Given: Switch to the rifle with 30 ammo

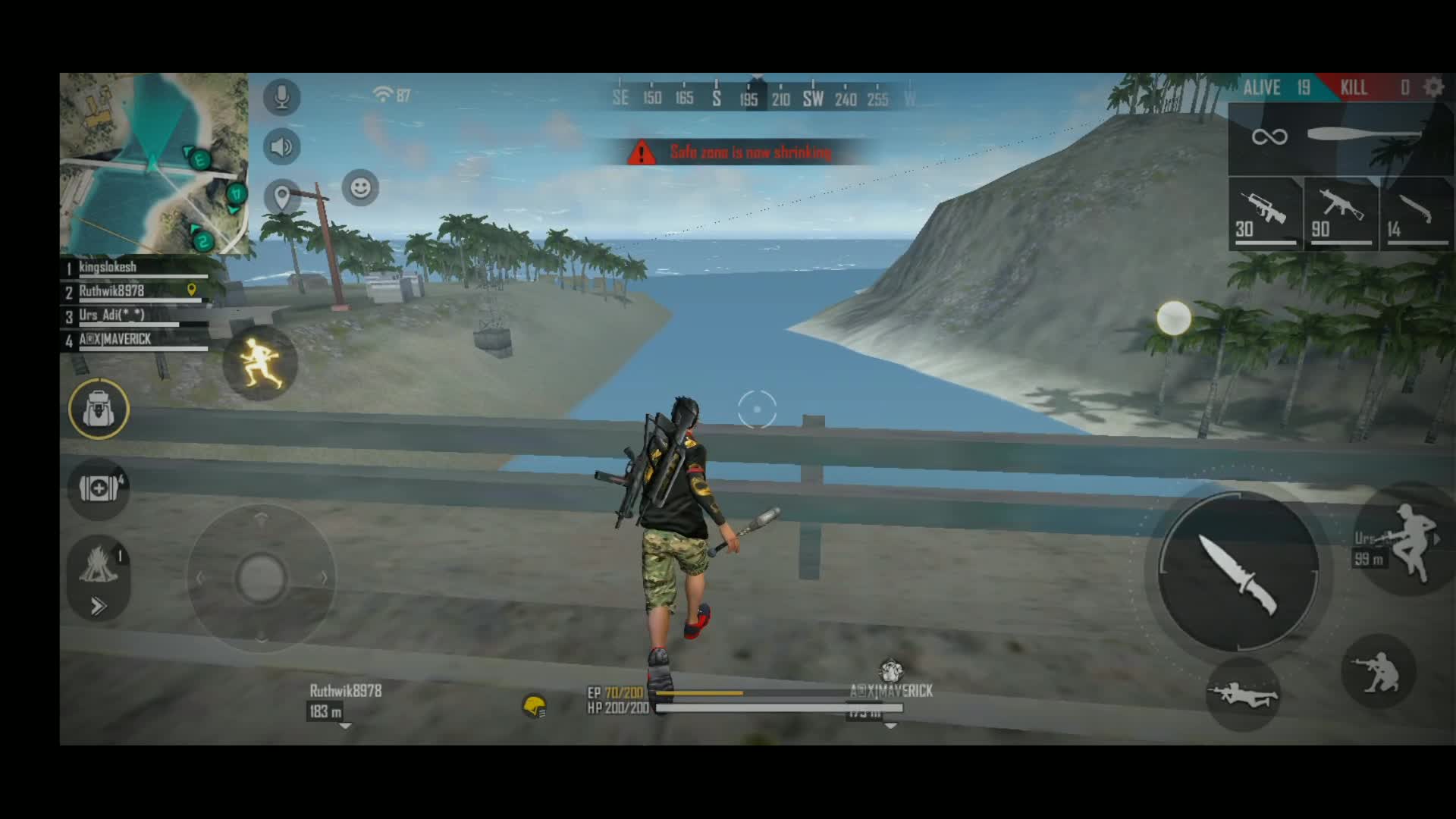Looking at the screenshot, I should (1265, 214).
